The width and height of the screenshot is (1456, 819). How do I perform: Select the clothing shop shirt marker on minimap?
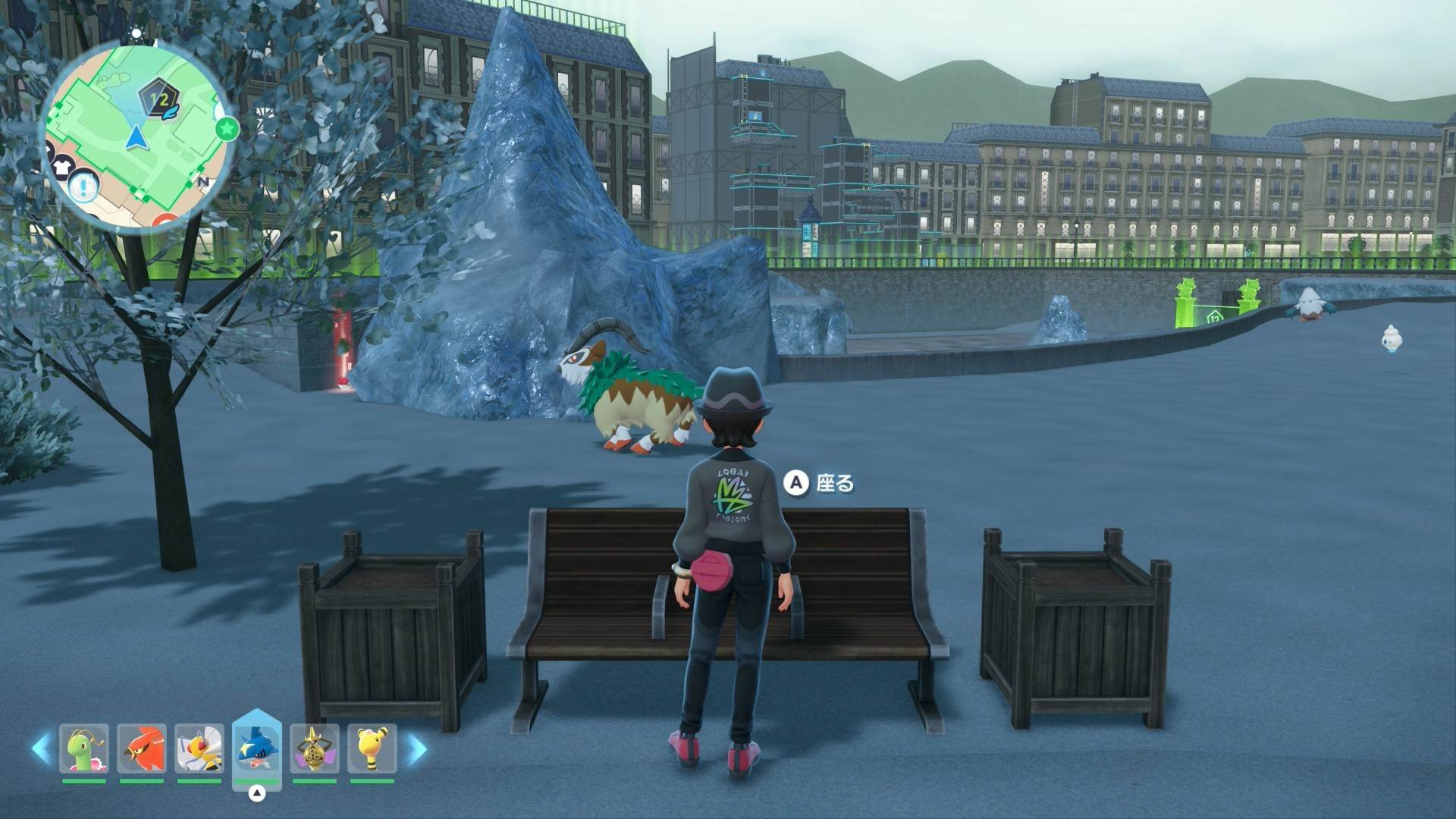point(61,168)
